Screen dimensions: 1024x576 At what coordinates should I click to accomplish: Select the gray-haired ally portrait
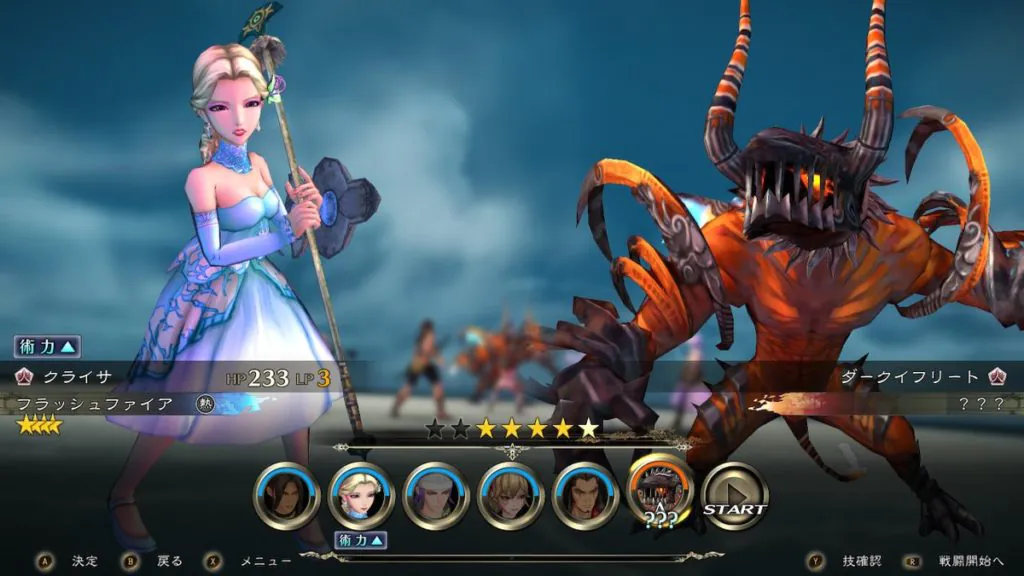click(x=436, y=496)
